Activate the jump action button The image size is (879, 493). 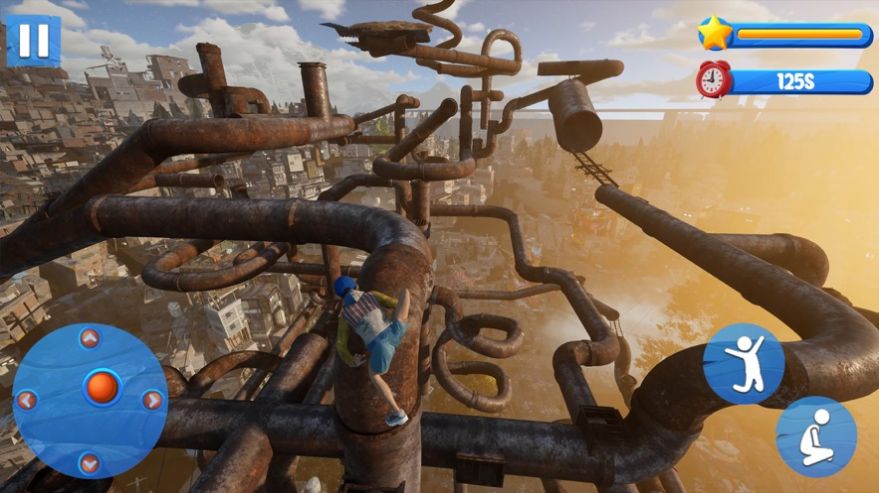tap(743, 363)
